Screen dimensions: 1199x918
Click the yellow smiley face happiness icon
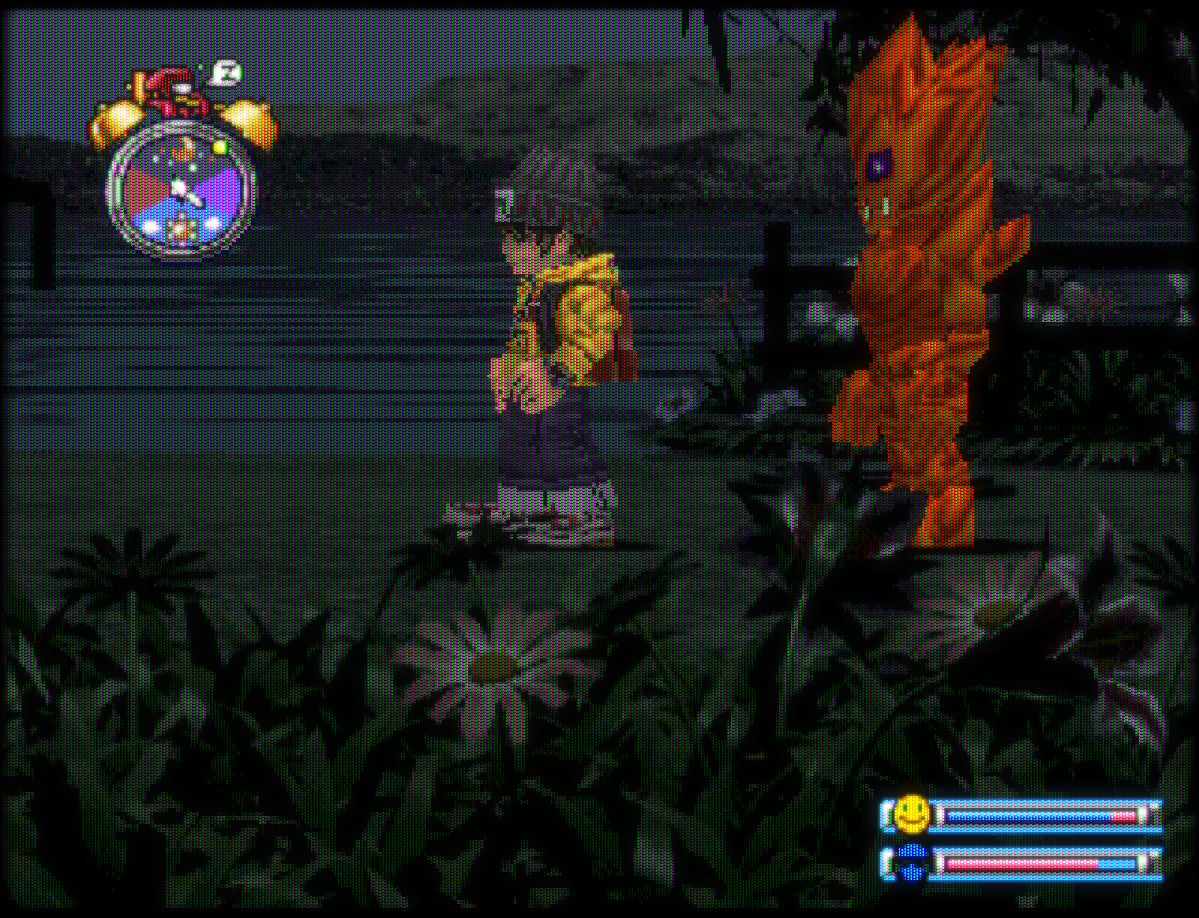tap(911, 814)
